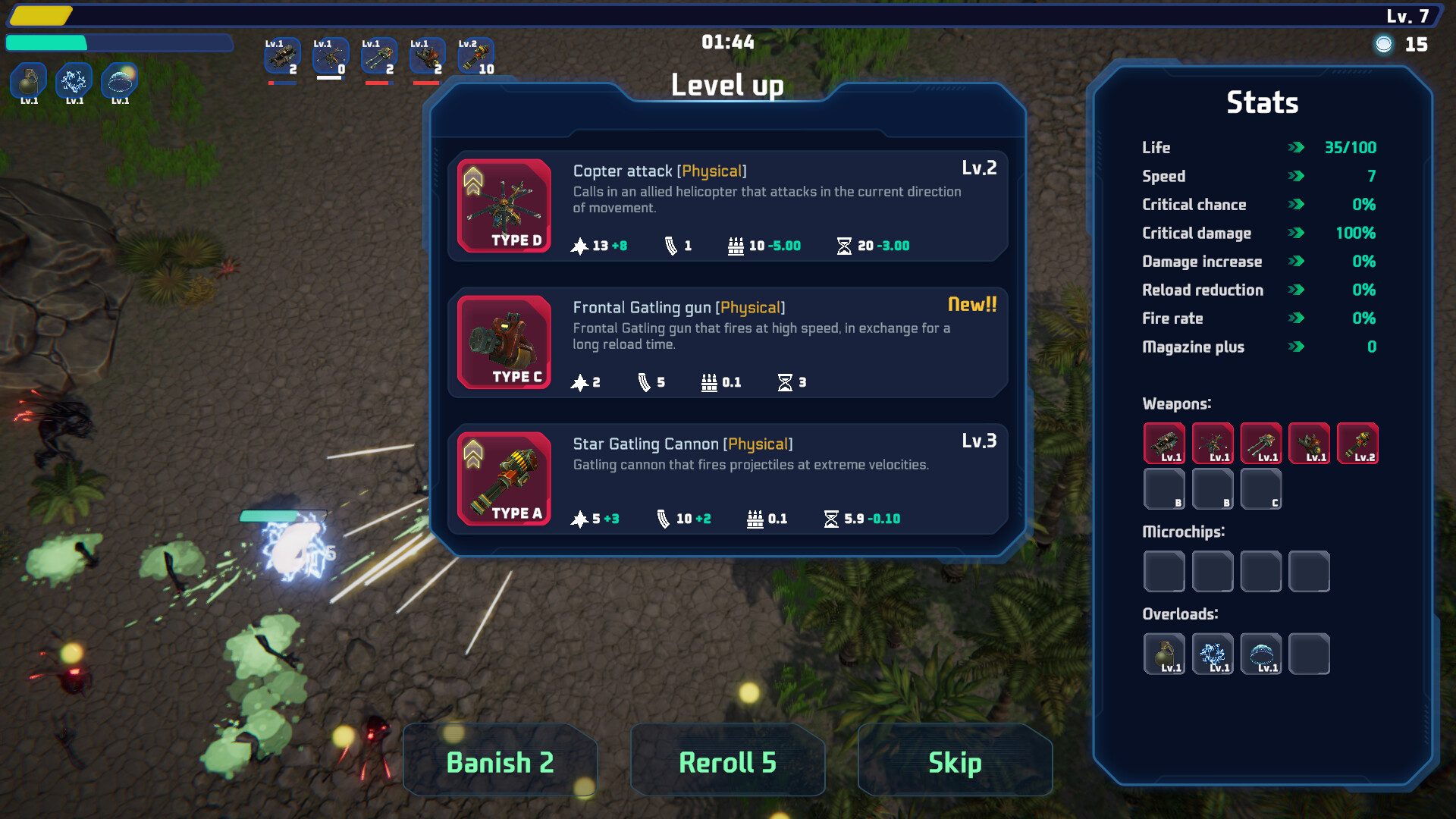Click the Reroll 5 button
This screenshot has width=1456, height=819.
click(x=727, y=761)
